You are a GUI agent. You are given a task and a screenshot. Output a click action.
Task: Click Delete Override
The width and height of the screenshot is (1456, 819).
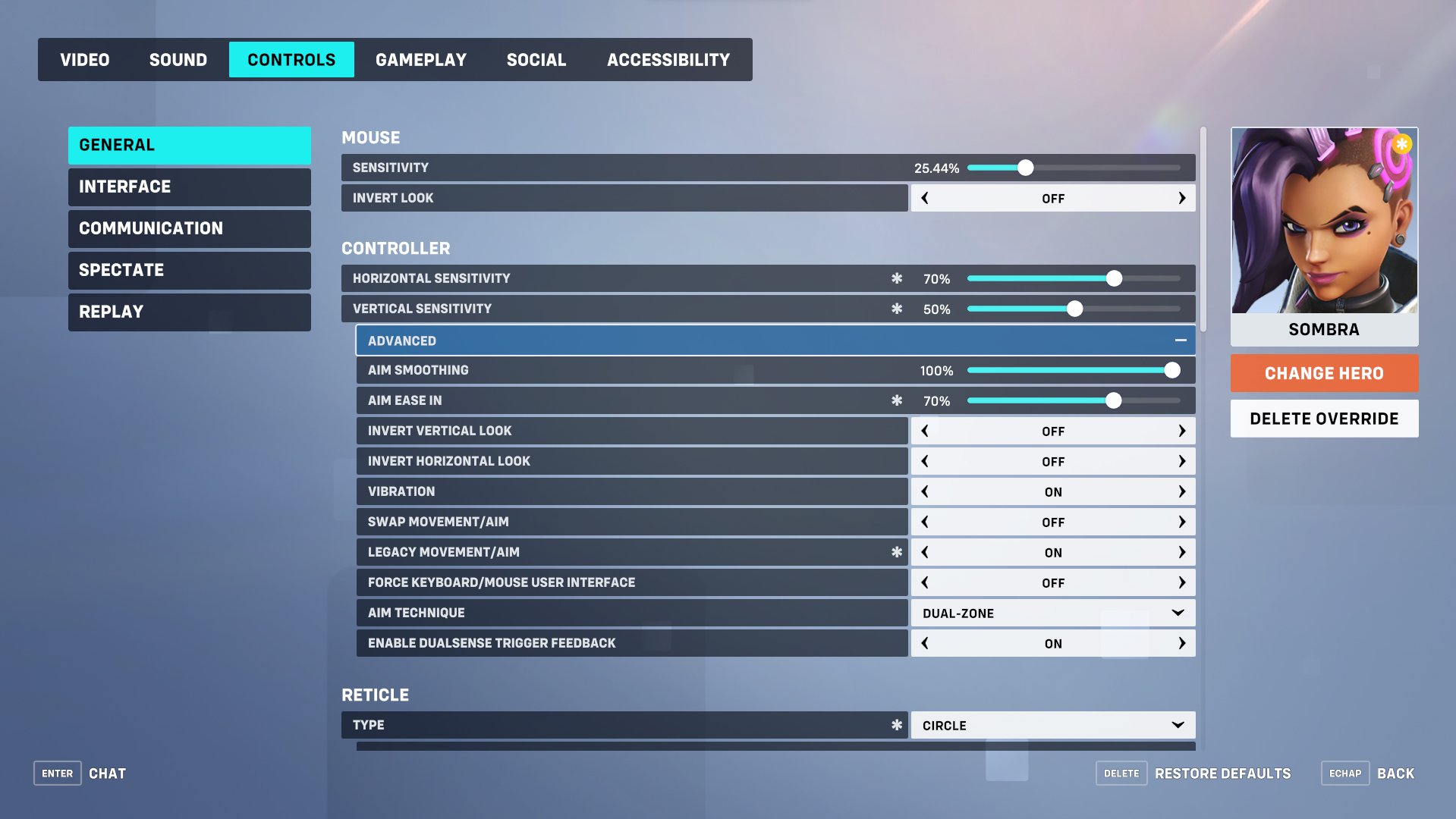tap(1323, 418)
